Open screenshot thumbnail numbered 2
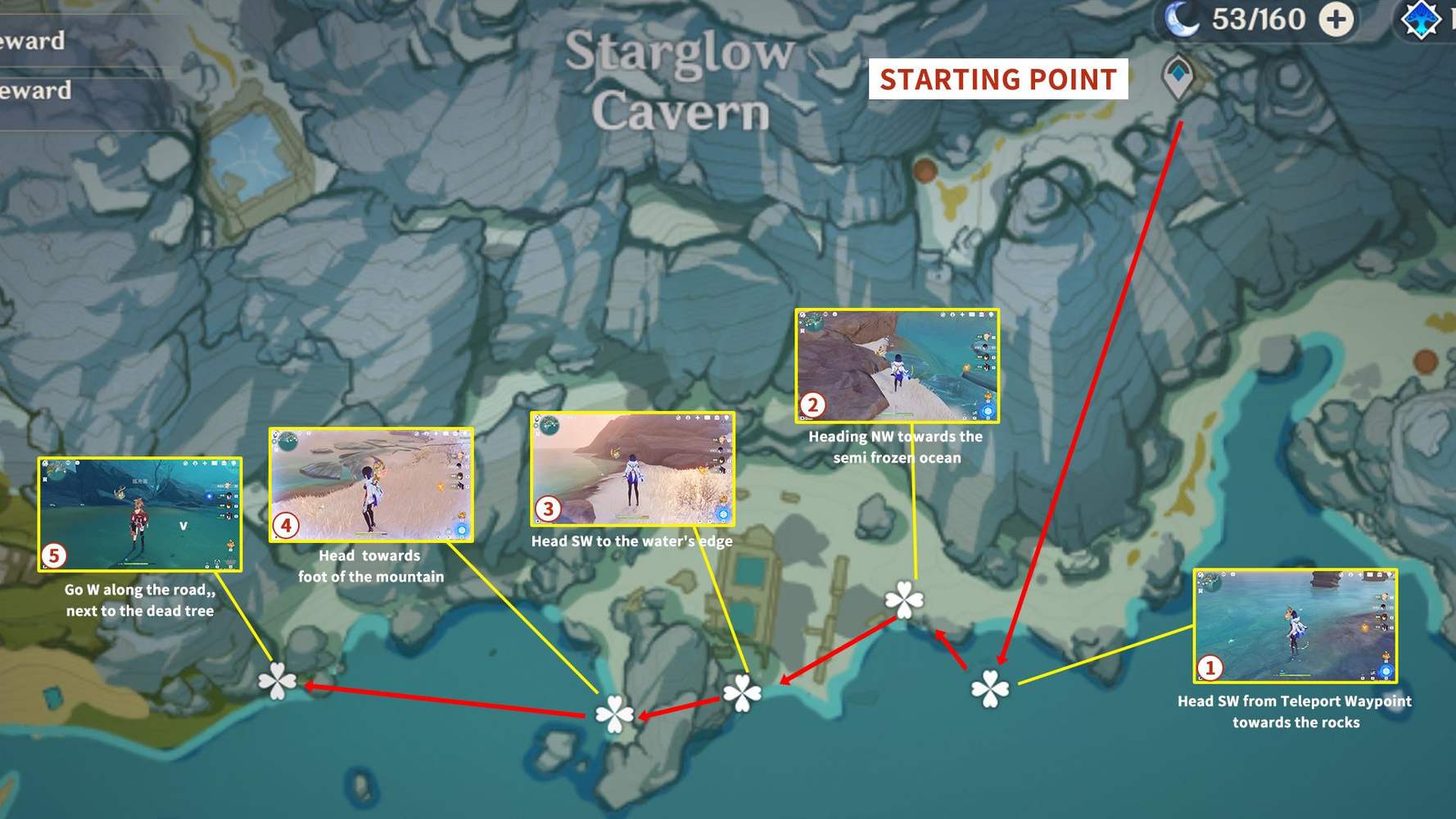The width and height of the screenshot is (1456, 819). [897, 366]
